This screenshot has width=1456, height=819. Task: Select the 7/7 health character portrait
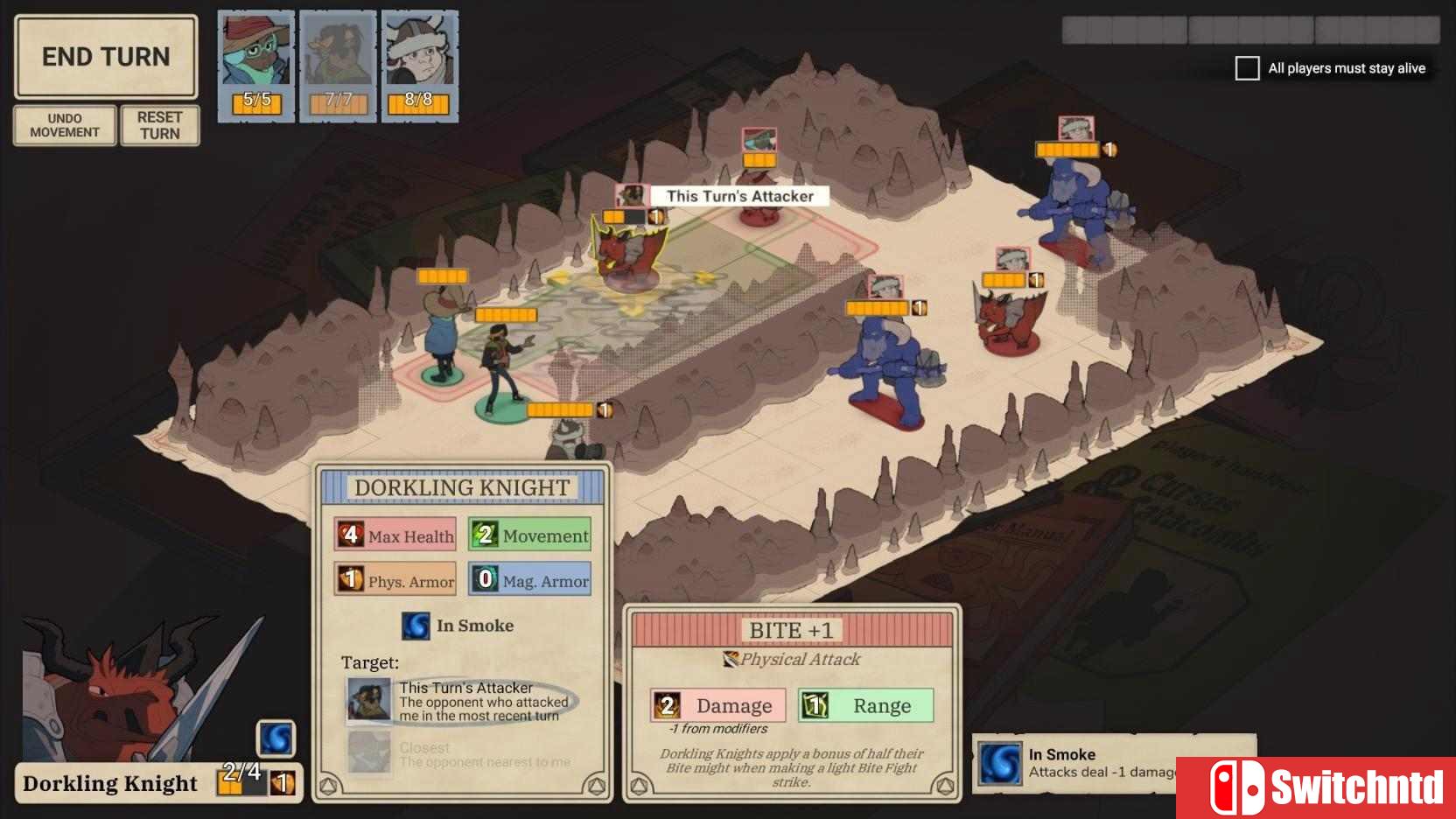pyautogui.click(x=338, y=66)
